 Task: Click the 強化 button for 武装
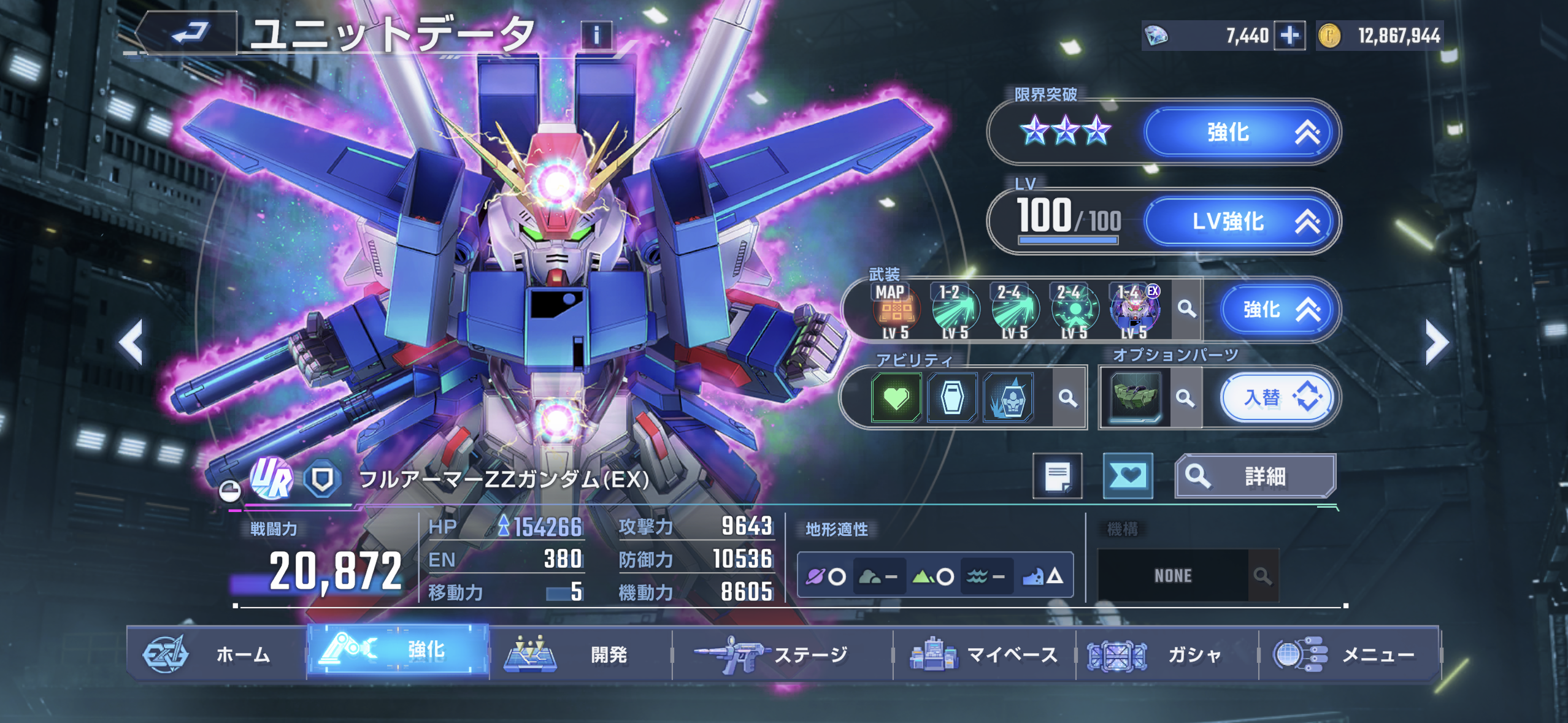point(1278,310)
